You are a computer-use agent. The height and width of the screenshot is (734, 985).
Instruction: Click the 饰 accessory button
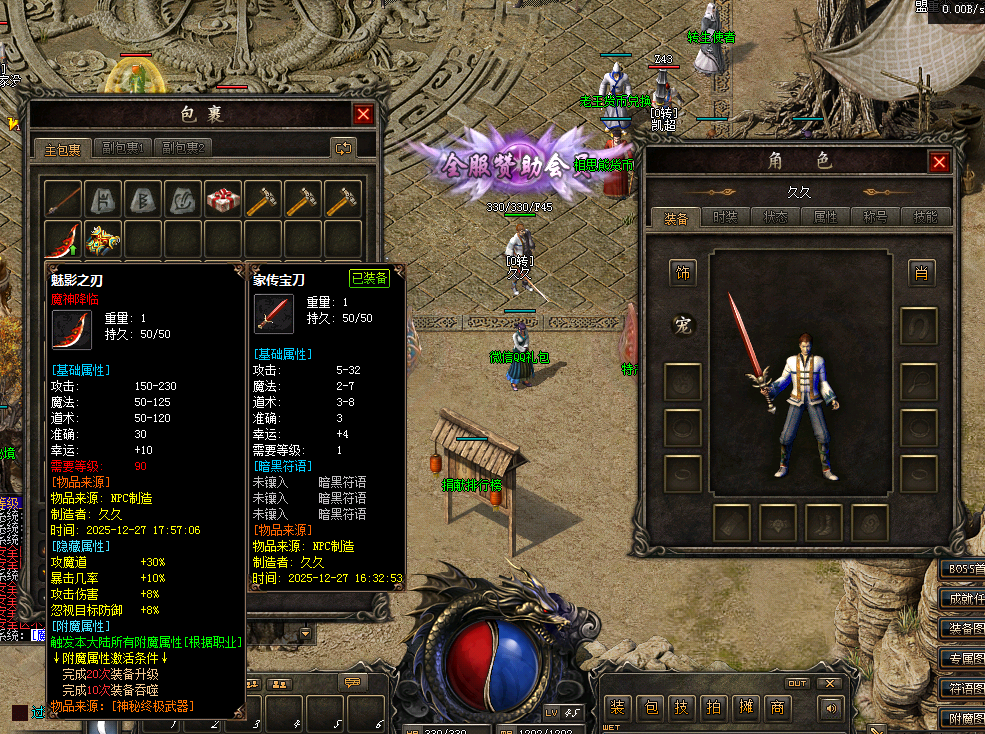[683, 272]
